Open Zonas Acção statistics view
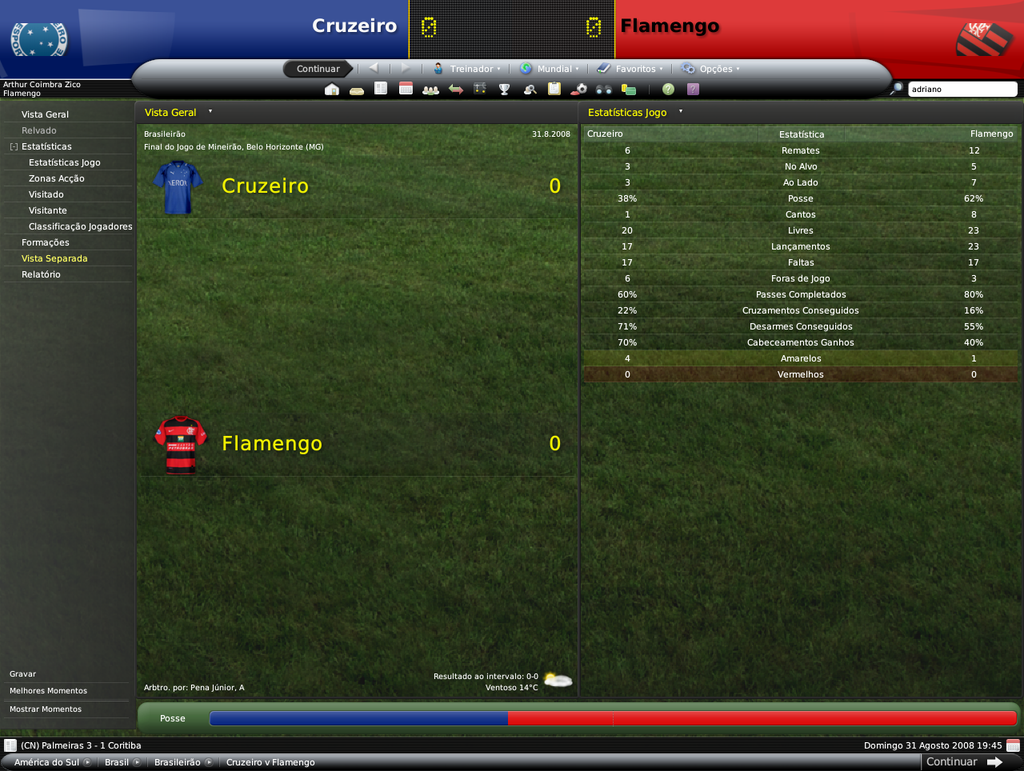Viewport: 1024px width, 771px height. click(x=56, y=178)
